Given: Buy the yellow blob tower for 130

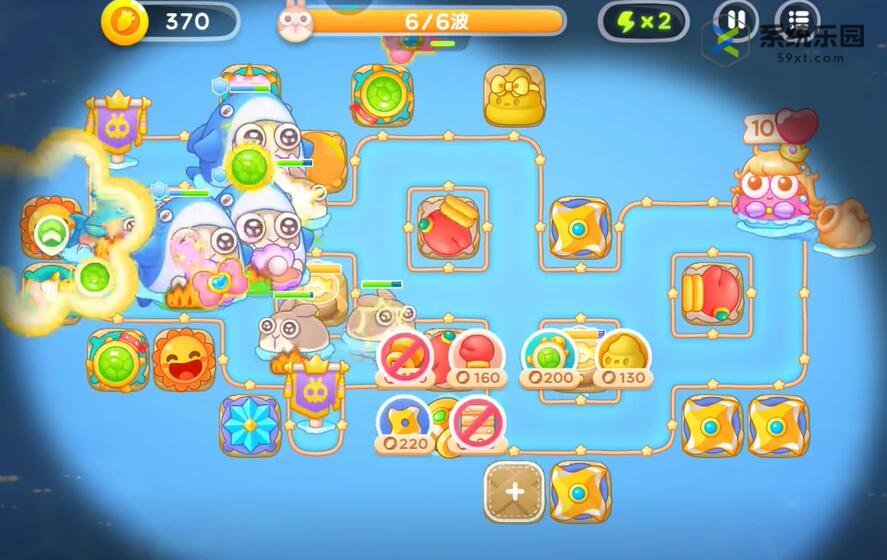Looking at the screenshot, I should pos(622,359).
